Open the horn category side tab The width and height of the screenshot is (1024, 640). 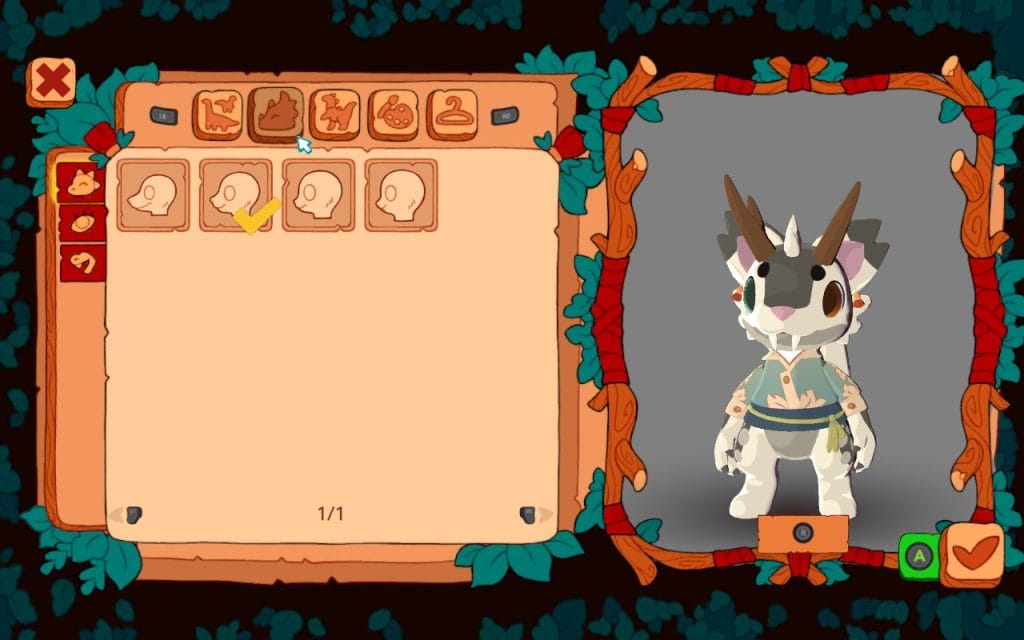click(x=82, y=262)
